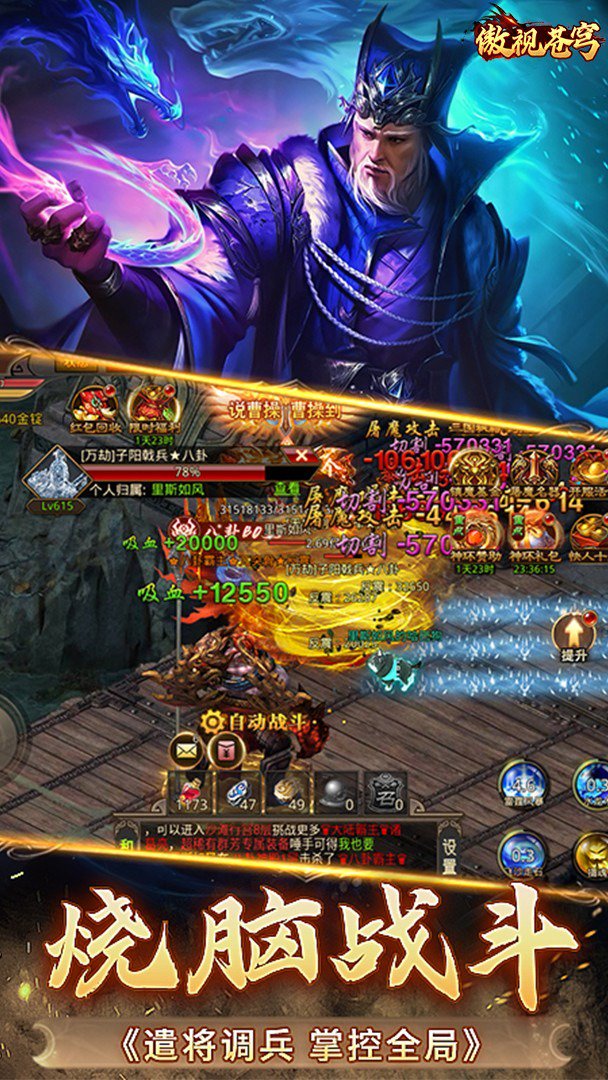
Task: Click the green 查看 view link
Action: [288, 489]
